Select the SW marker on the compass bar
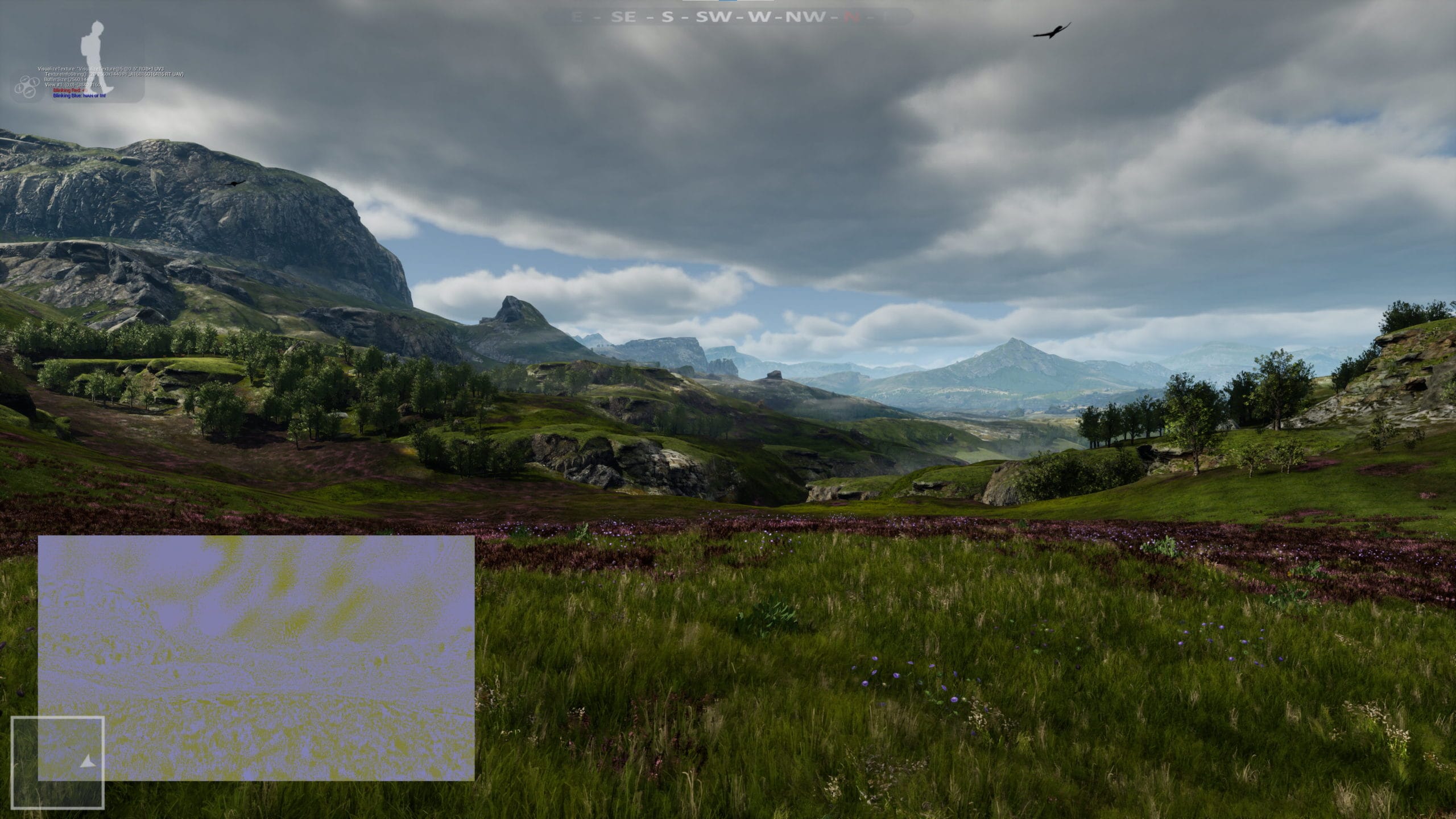The width and height of the screenshot is (1456, 819). pos(713,17)
